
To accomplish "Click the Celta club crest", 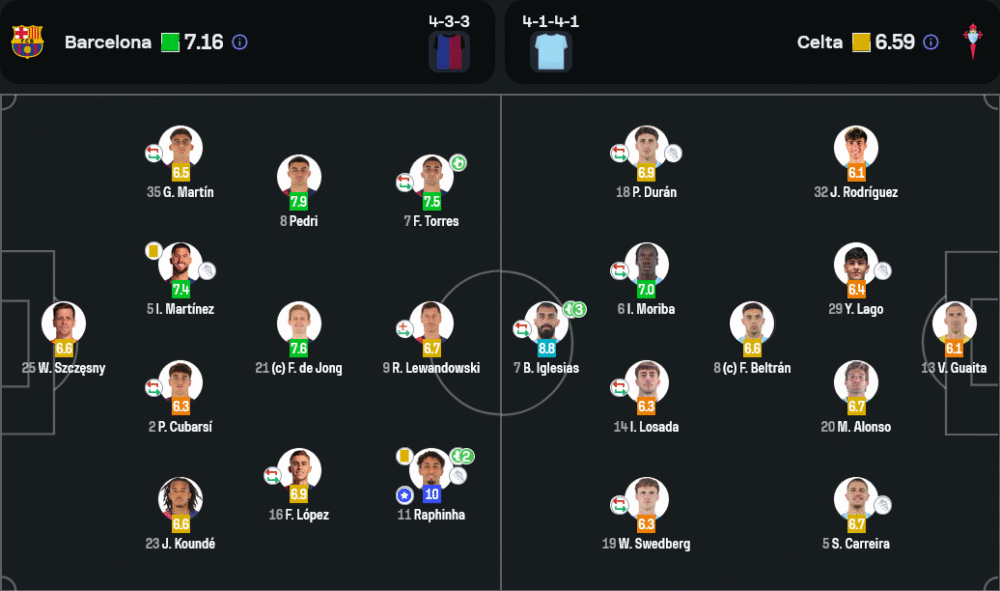I will [x=971, y=42].
